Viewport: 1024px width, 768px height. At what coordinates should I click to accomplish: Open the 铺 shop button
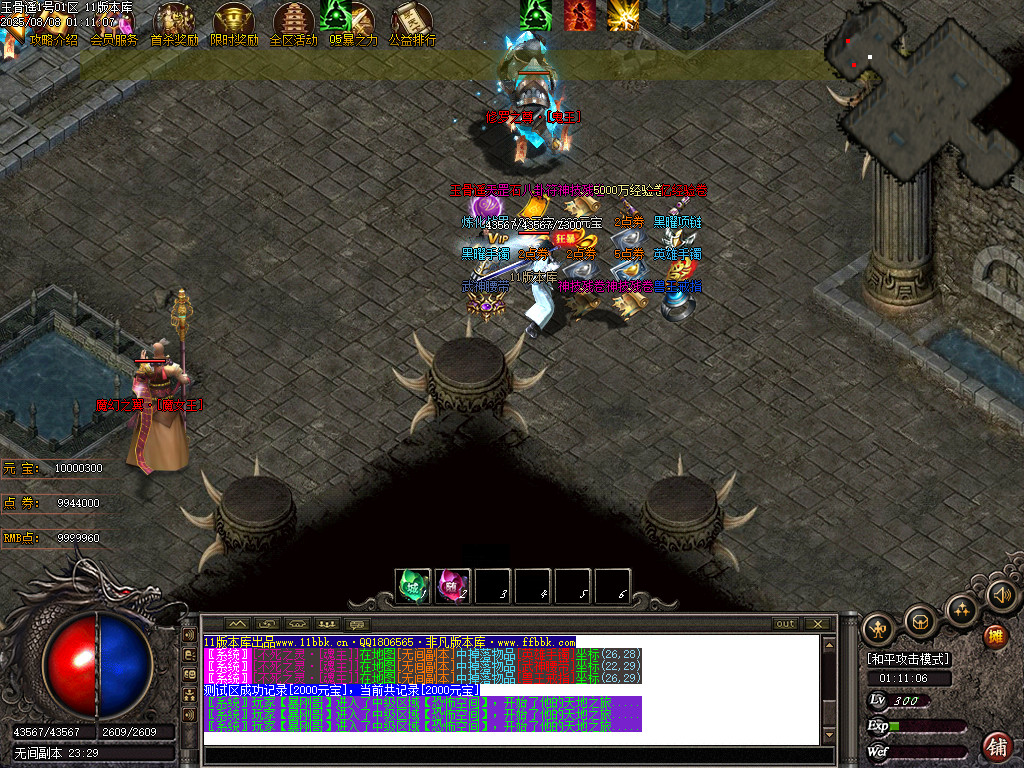click(x=996, y=745)
